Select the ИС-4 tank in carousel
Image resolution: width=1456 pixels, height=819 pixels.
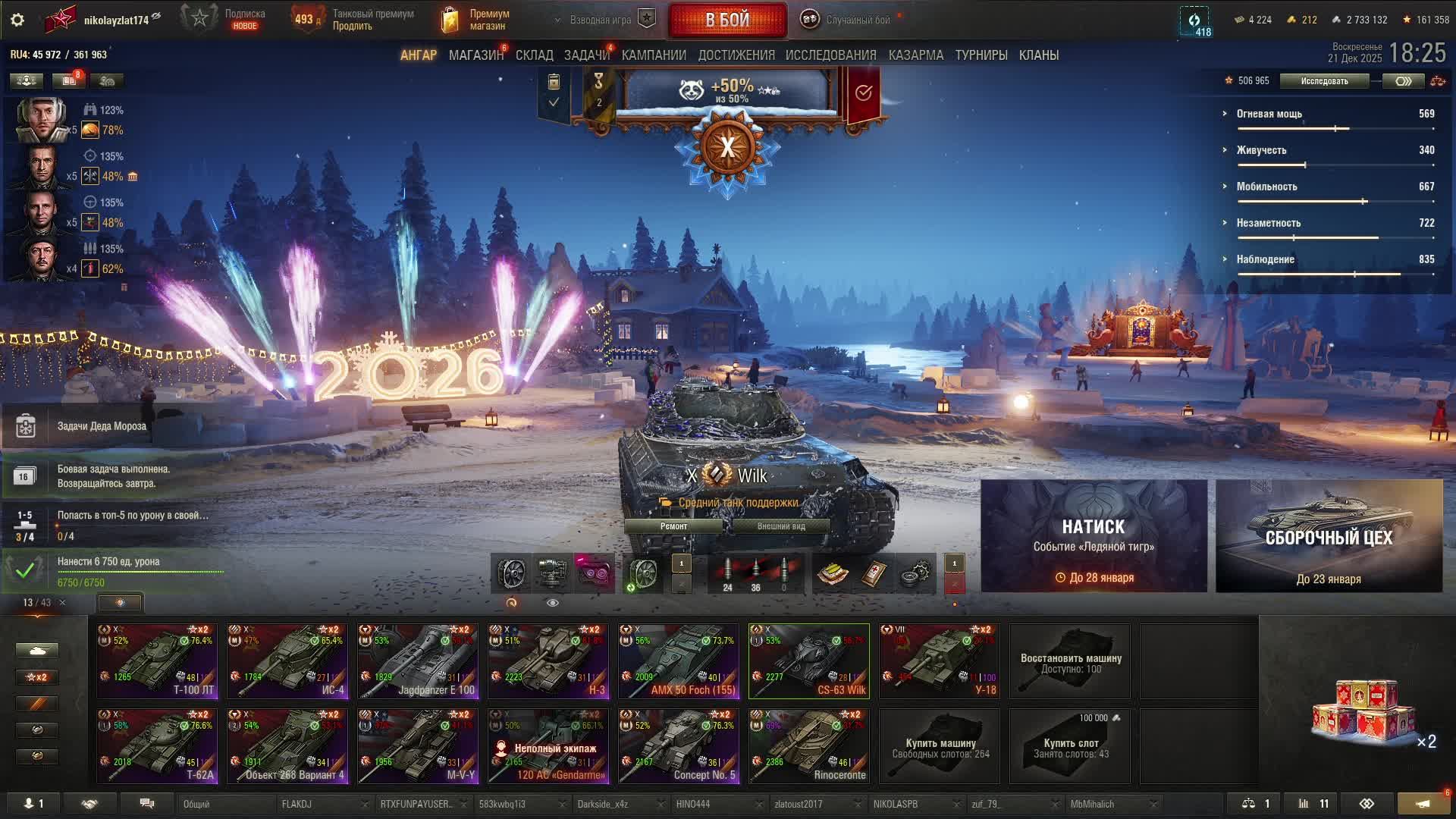point(287,661)
